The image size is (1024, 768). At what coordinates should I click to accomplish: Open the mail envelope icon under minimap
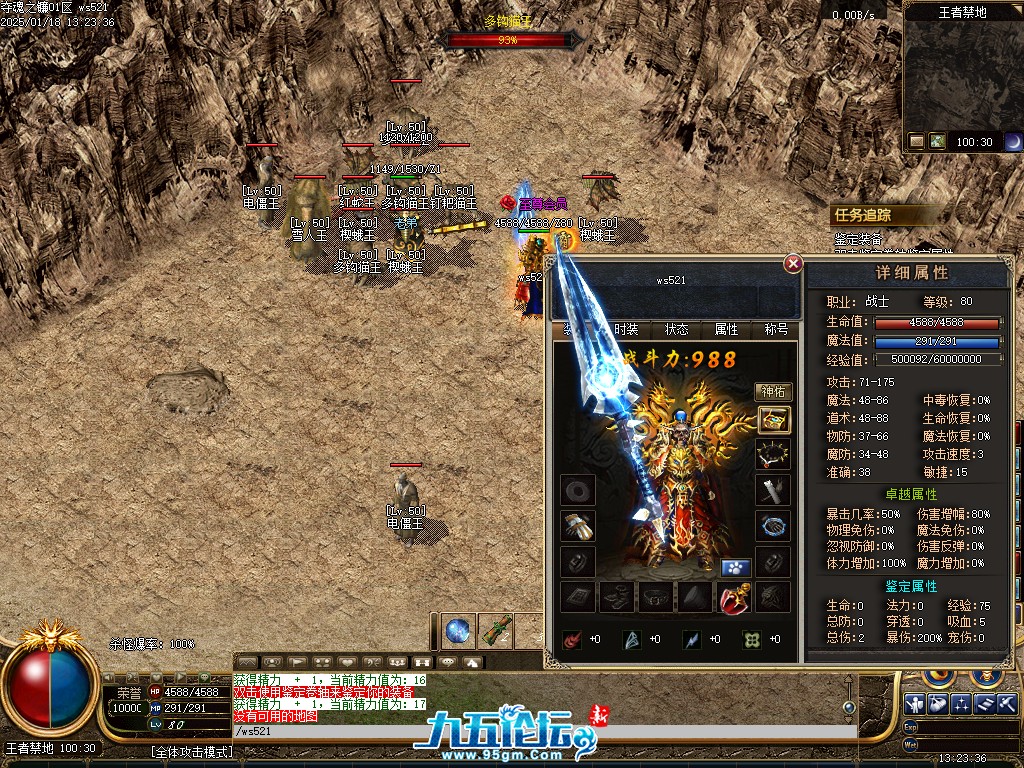(917, 141)
